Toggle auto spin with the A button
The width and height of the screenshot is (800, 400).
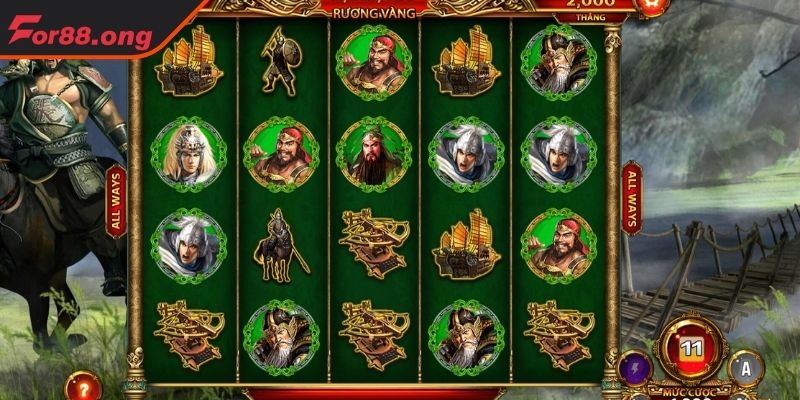click(x=744, y=367)
